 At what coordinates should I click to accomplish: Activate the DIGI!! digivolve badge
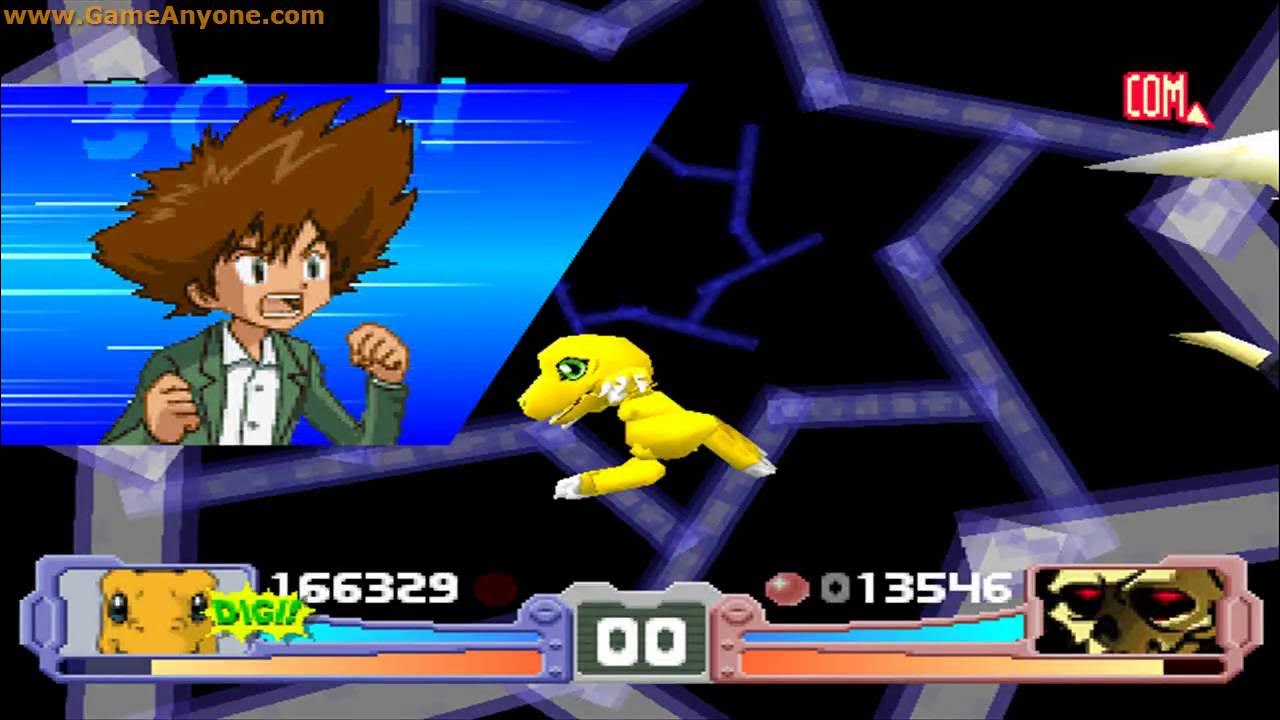tap(258, 612)
